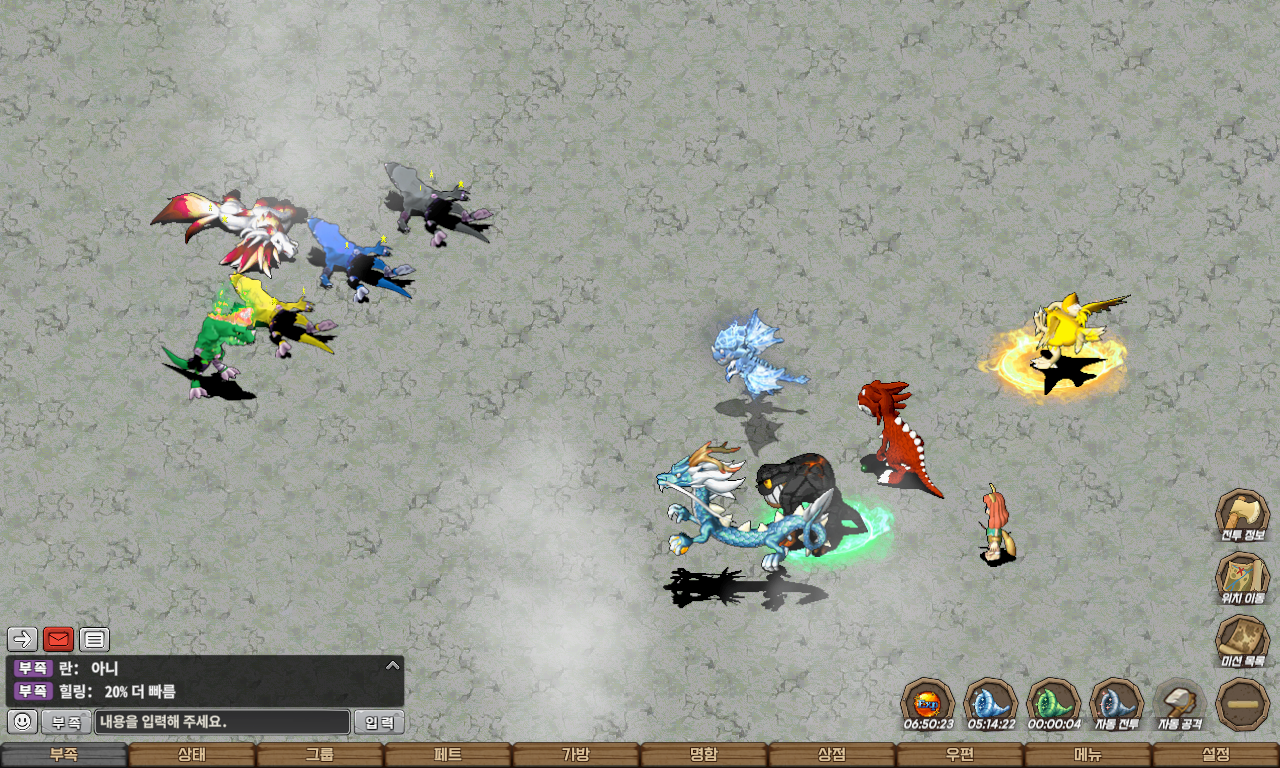
Task: Open the 우편 mail menu
Action: pos(960,755)
